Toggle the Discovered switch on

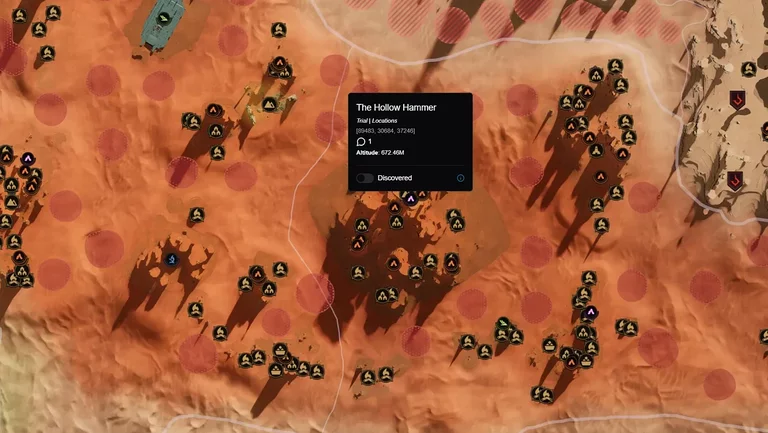coord(365,178)
